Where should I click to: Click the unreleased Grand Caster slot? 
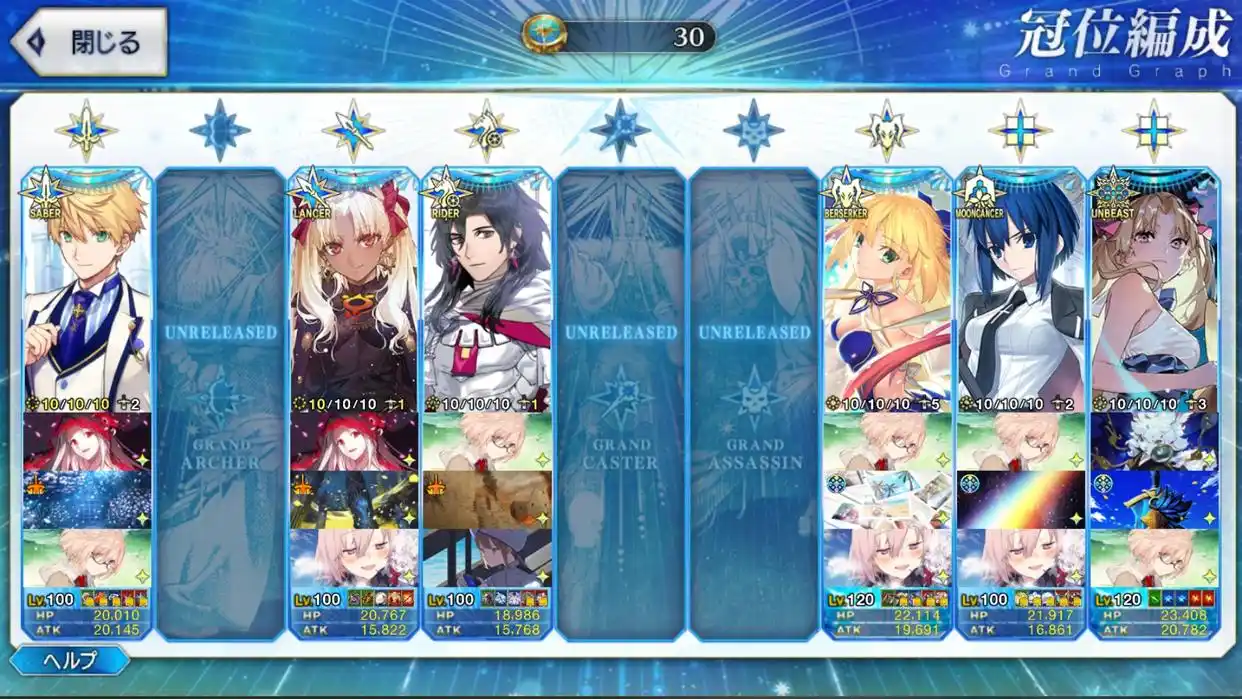pos(620,400)
